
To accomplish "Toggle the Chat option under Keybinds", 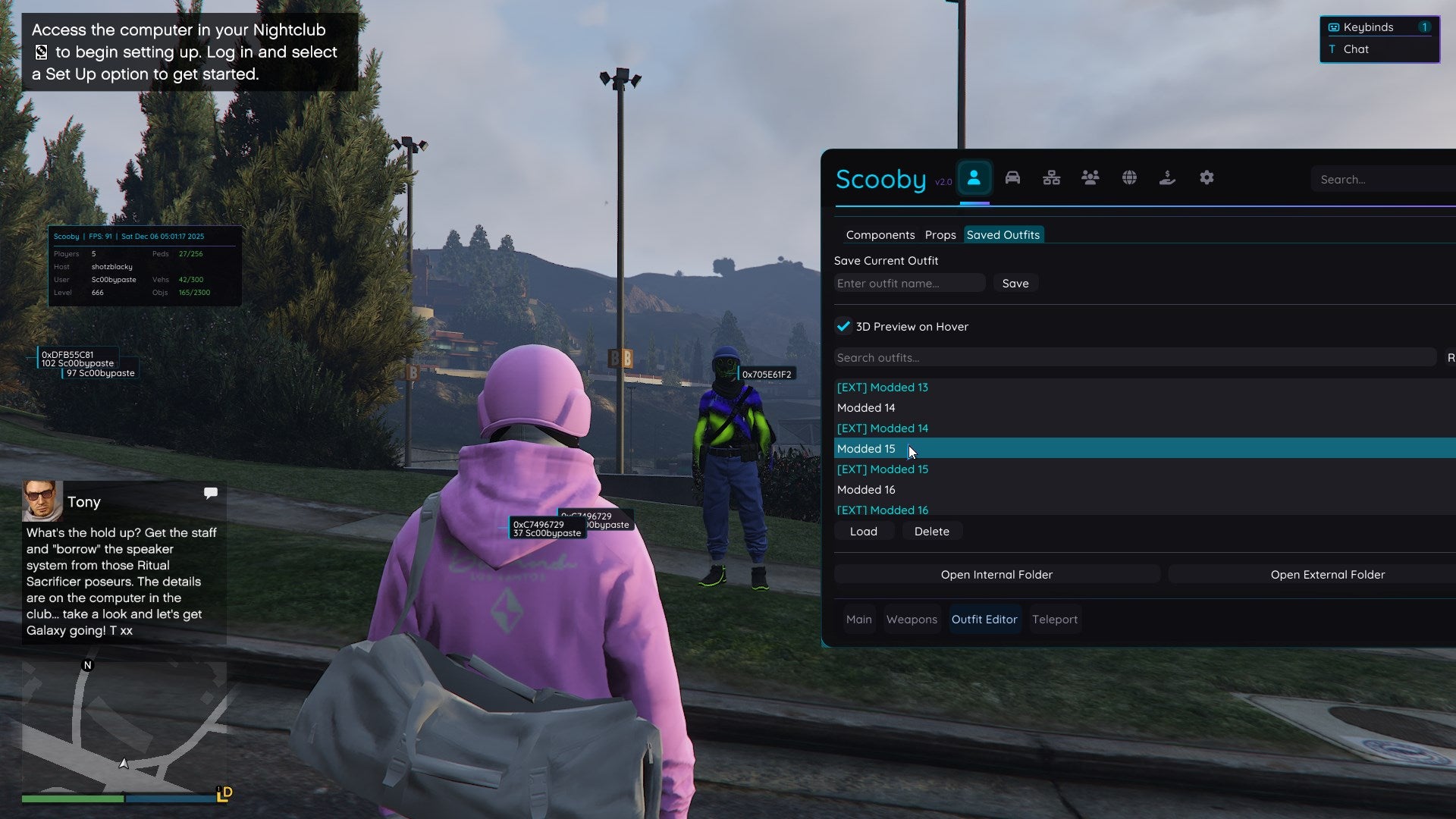I will (1357, 49).
